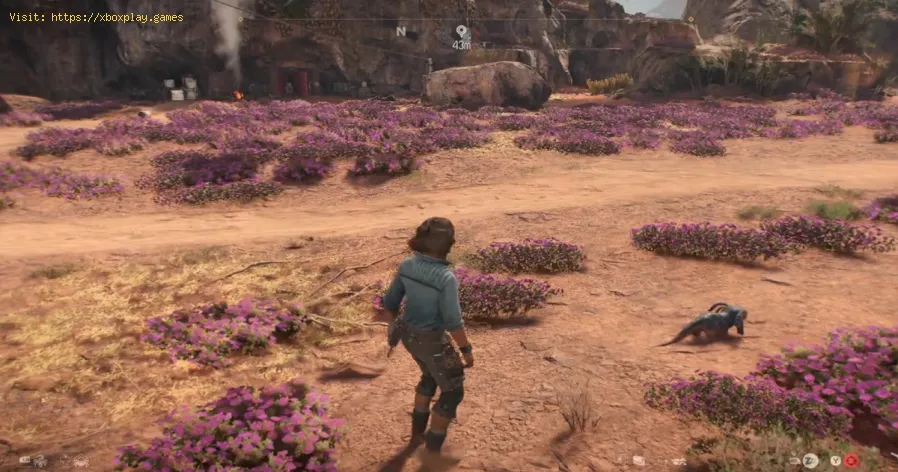
Task: Select the north marker on the compass bar
Action: (x=401, y=32)
